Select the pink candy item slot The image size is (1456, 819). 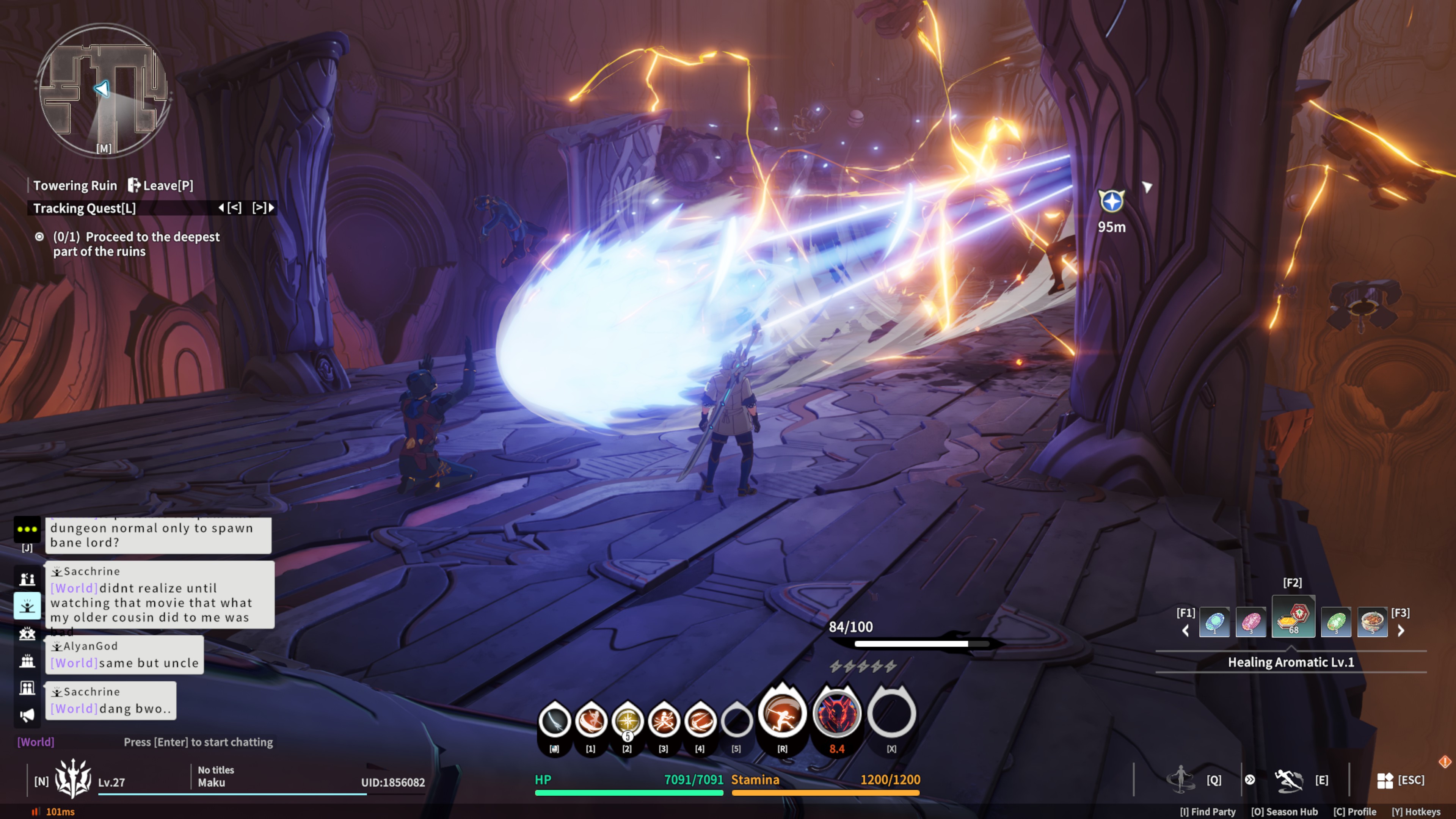coord(1251,622)
